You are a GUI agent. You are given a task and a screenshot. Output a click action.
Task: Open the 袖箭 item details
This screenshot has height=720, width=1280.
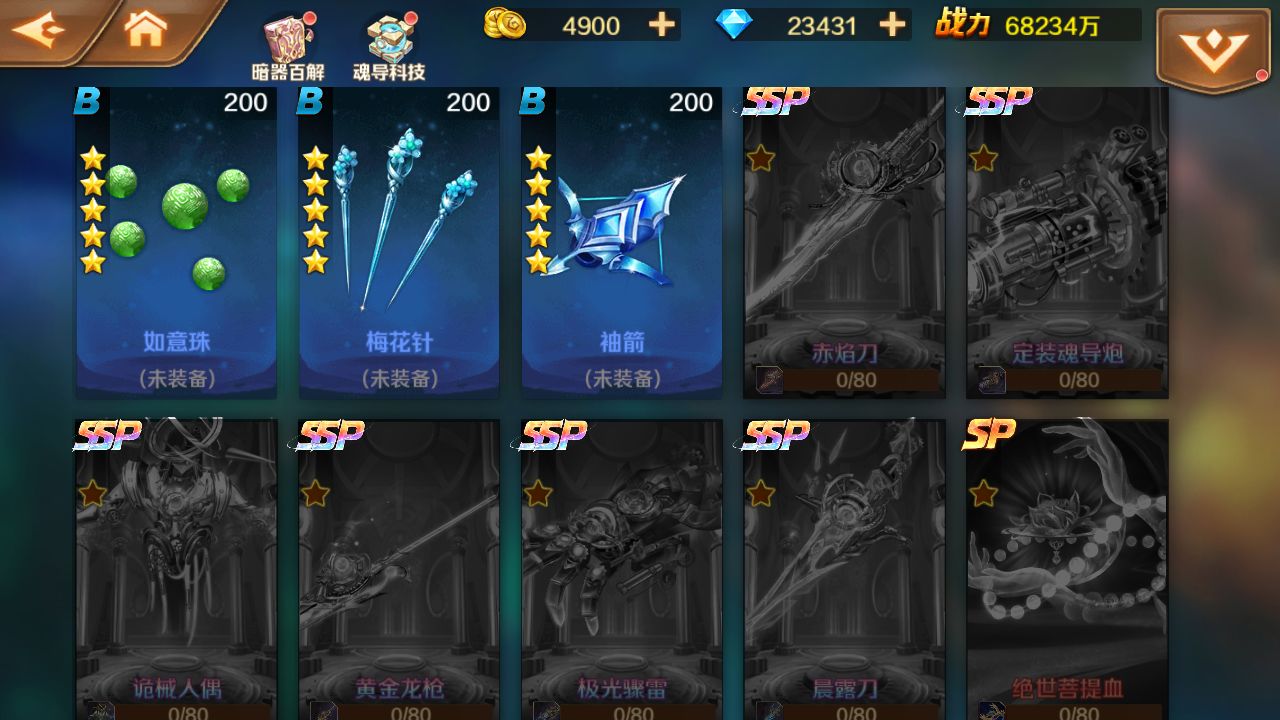click(621, 240)
